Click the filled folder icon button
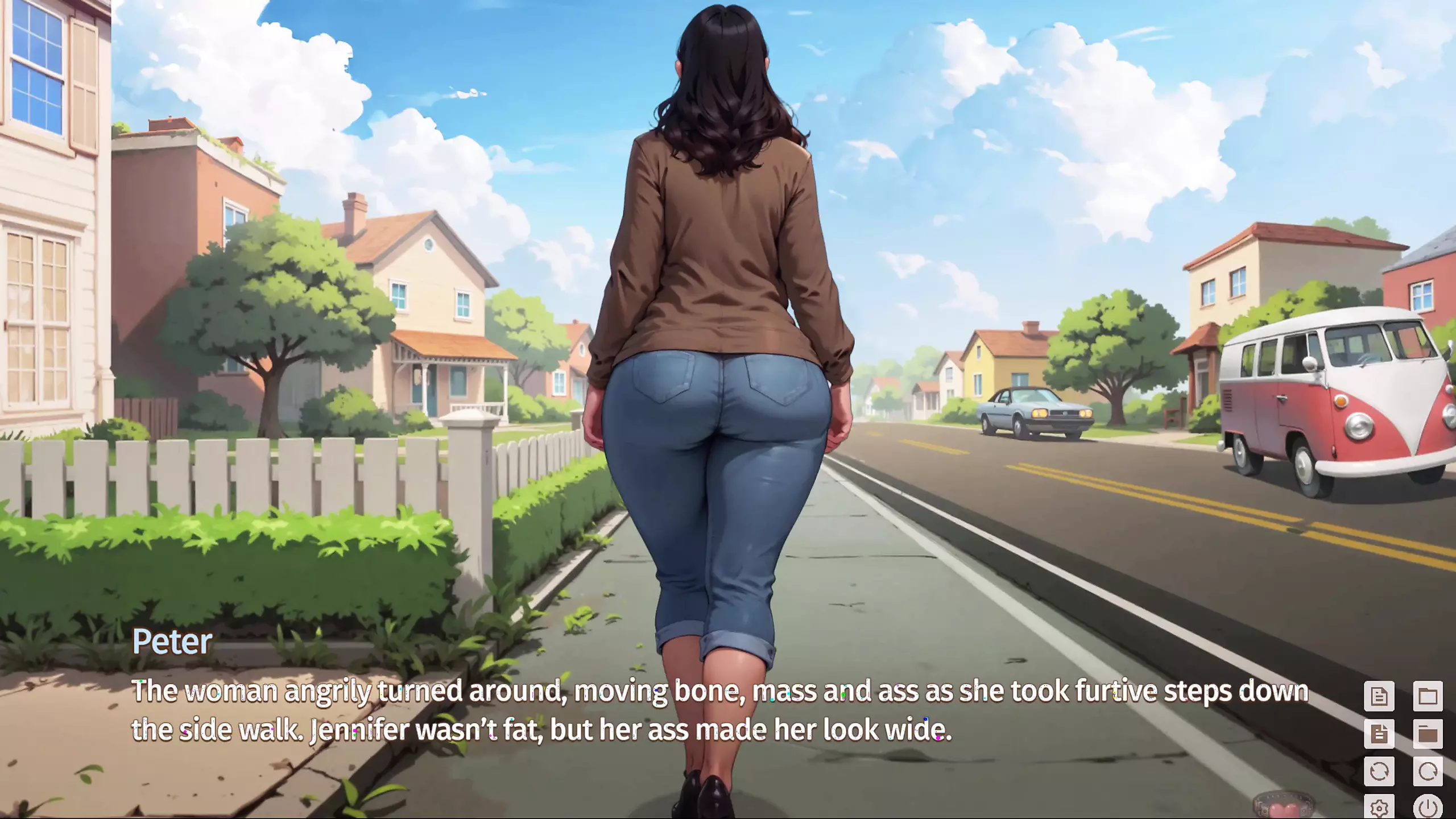The height and width of the screenshot is (819, 1456). pos(1428,733)
